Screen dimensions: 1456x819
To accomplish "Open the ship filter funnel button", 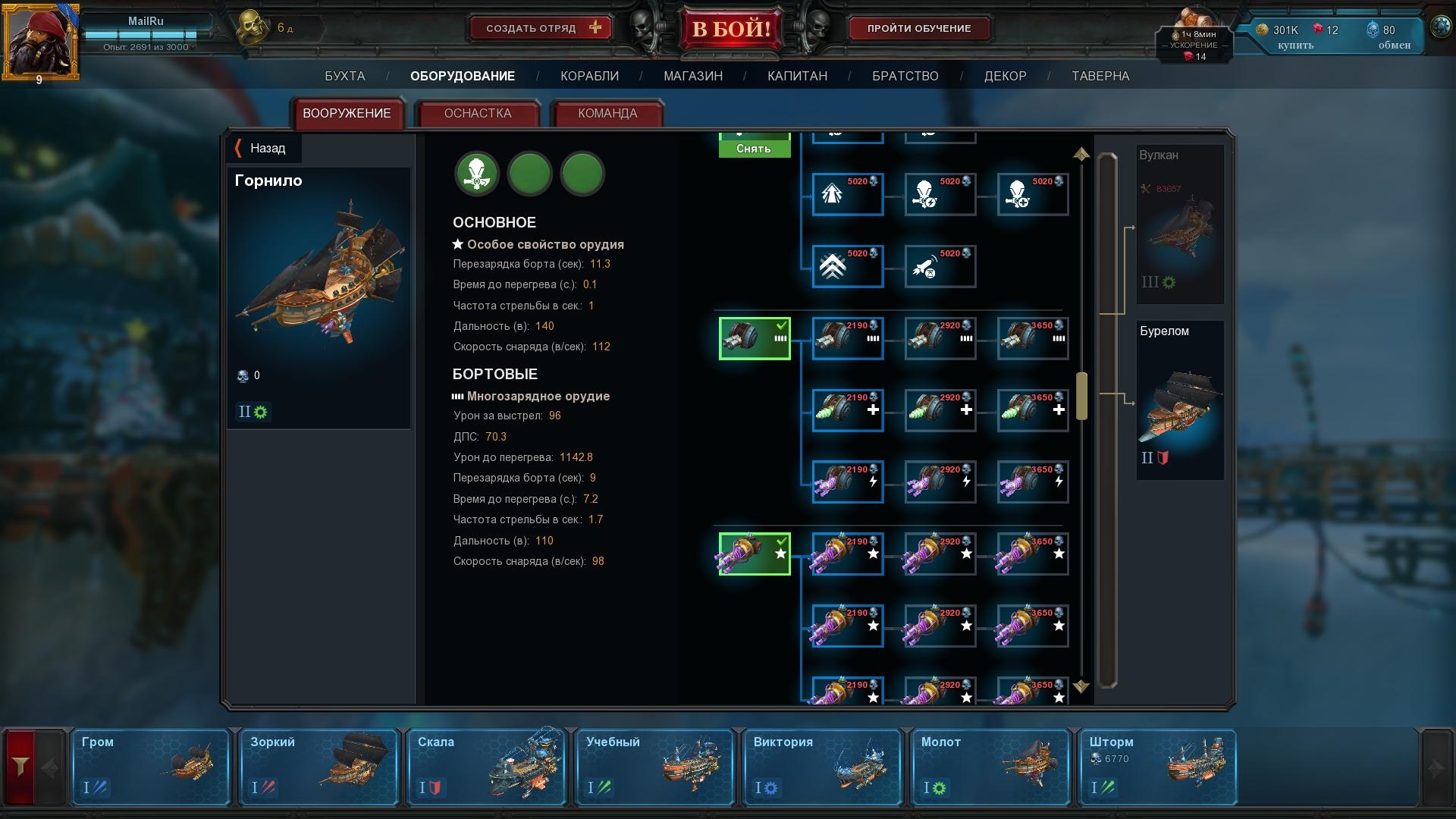I will point(20,767).
